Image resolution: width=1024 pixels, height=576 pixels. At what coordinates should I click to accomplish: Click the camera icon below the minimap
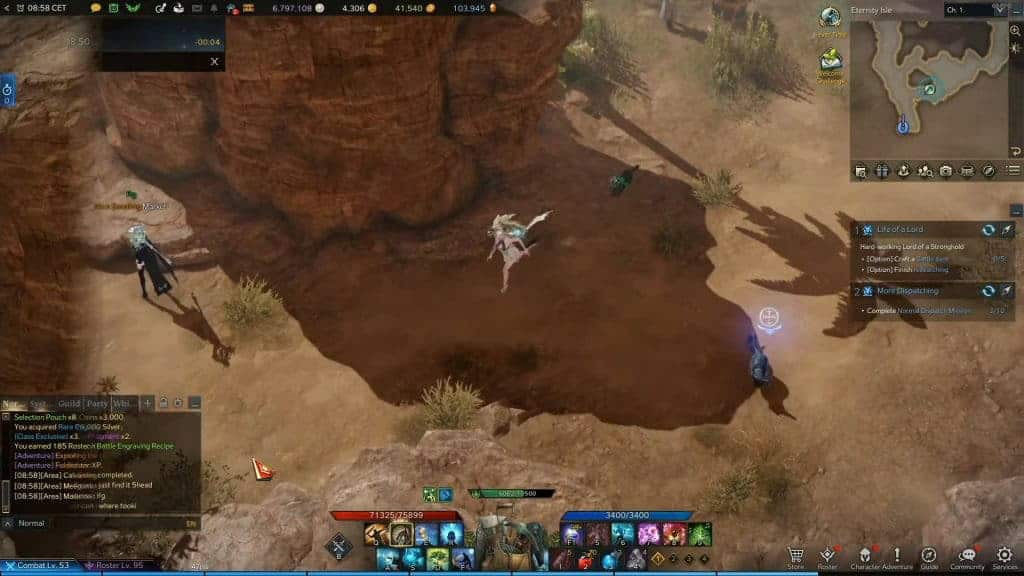[x=946, y=171]
